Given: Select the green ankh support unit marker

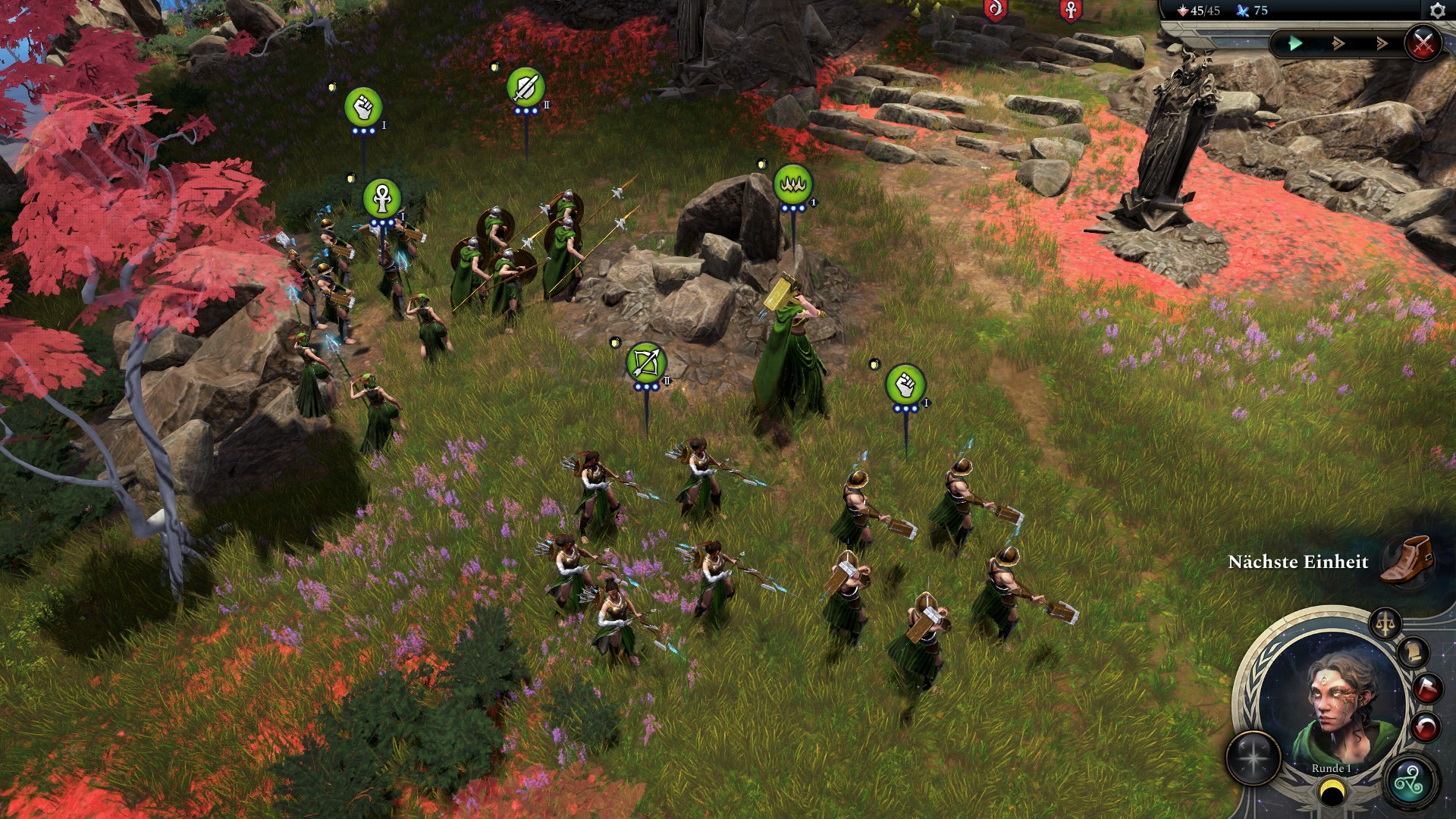Looking at the screenshot, I should [x=381, y=199].
